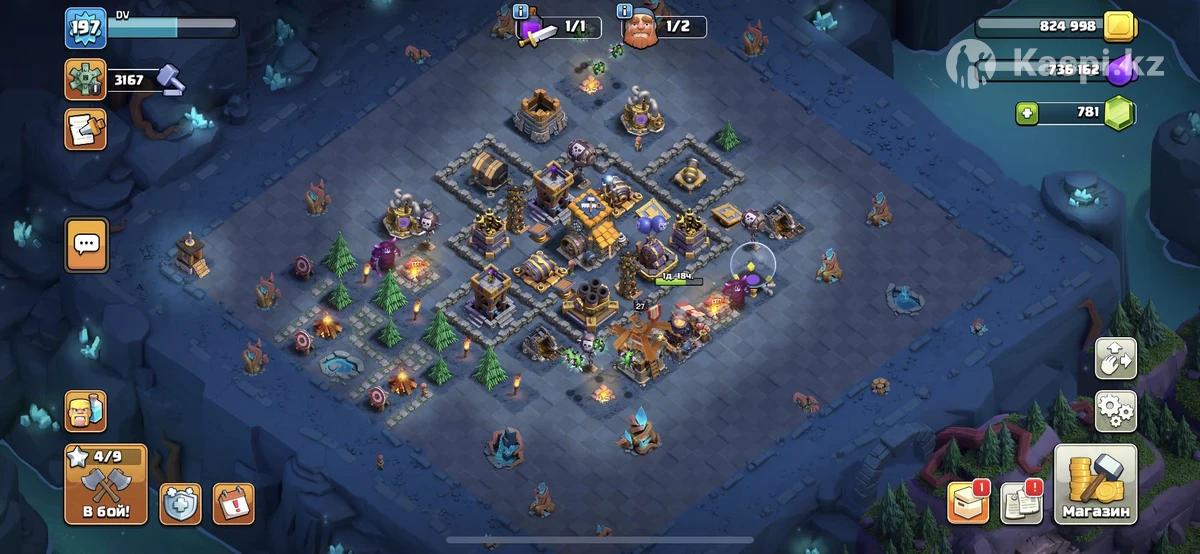This screenshot has height=554, width=1200.
Task: Open the calendar events icon
Action: (x=233, y=504)
